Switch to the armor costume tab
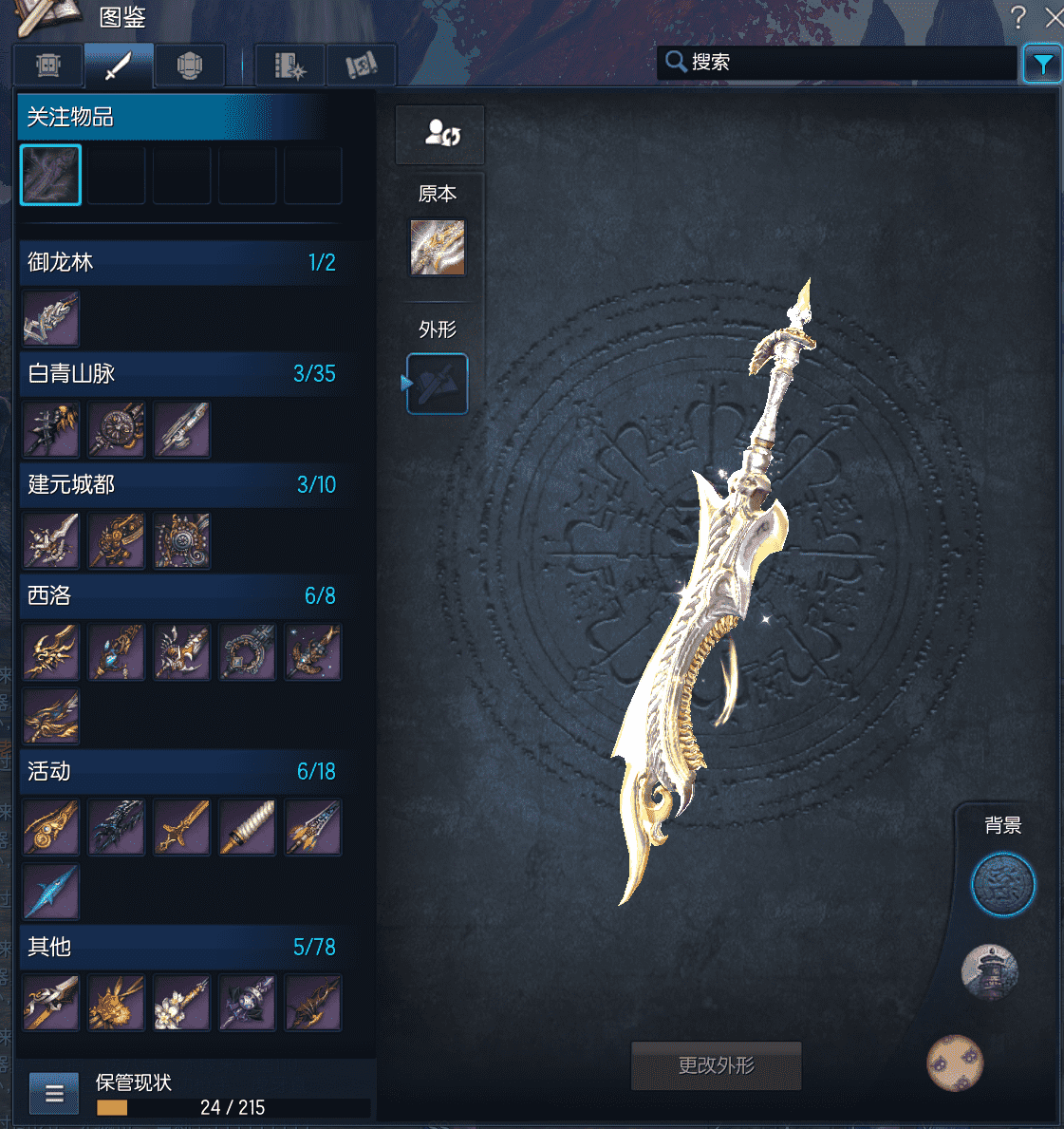 (x=190, y=66)
